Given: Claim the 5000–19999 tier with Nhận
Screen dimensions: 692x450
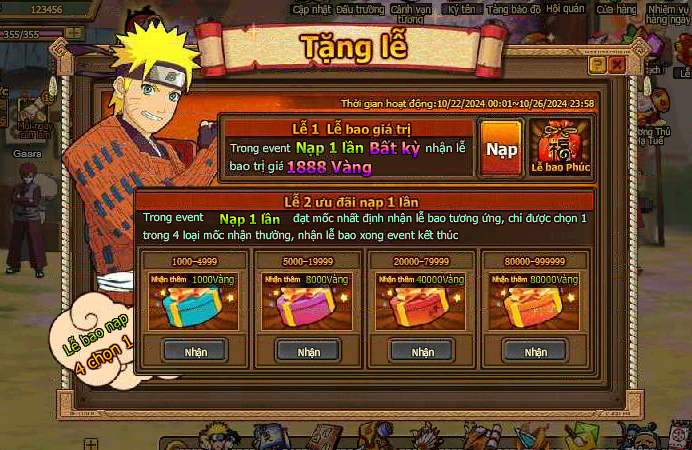Looking at the screenshot, I should (308, 351).
